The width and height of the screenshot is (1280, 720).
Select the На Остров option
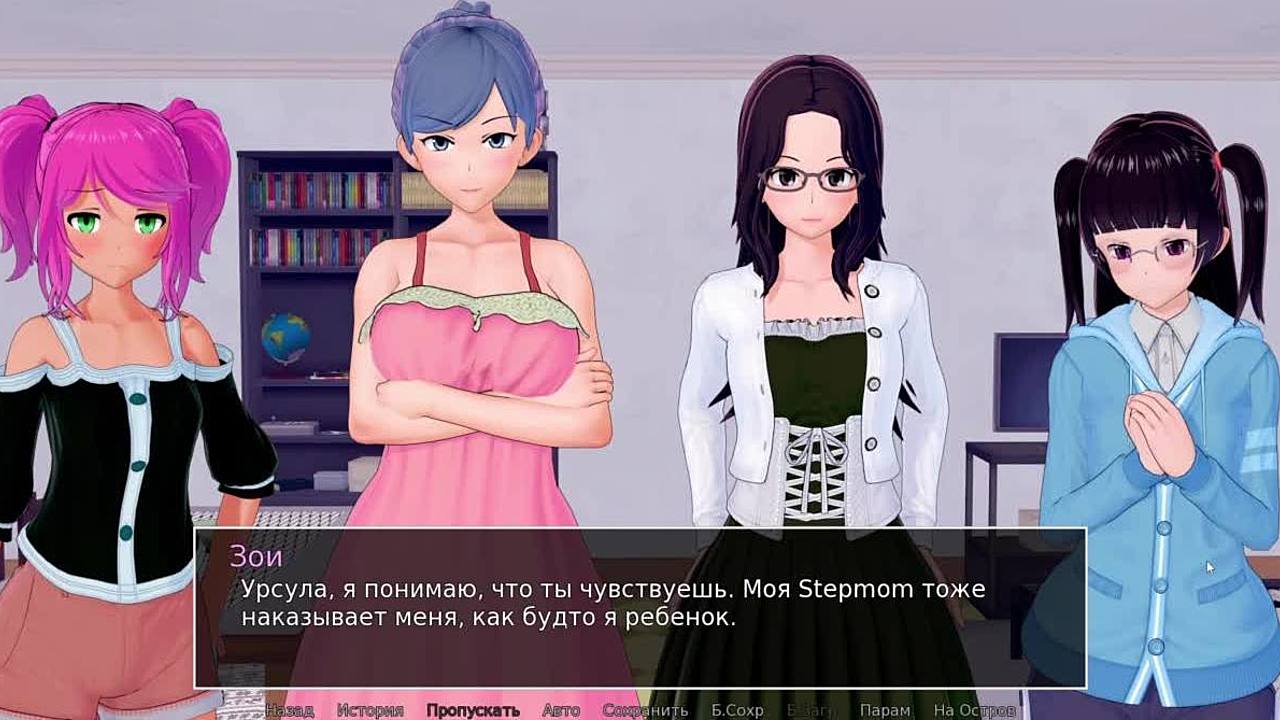(974, 710)
